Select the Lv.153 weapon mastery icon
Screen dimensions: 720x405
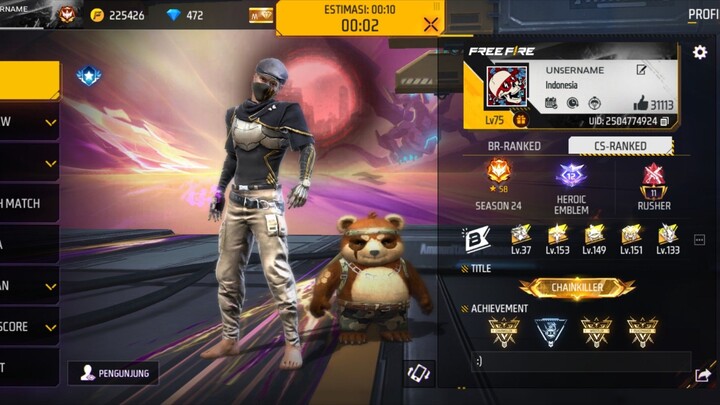pyautogui.click(x=557, y=239)
